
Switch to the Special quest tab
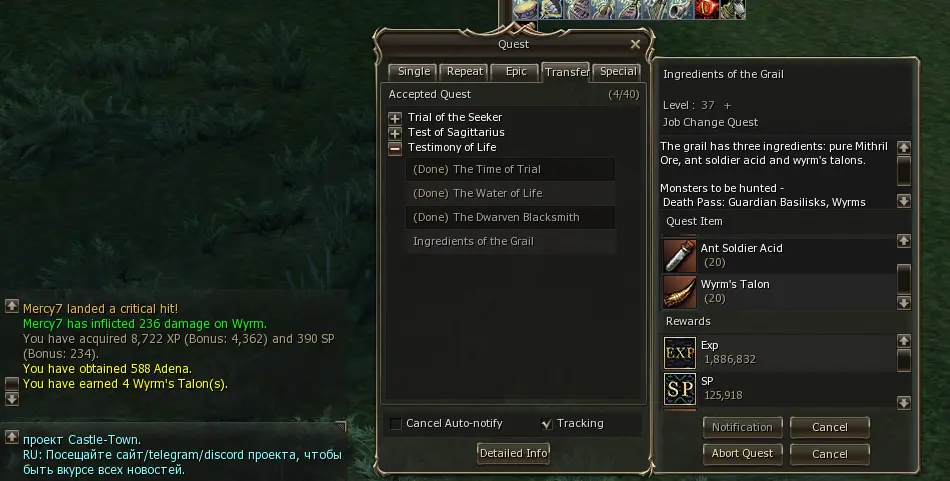click(x=618, y=72)
